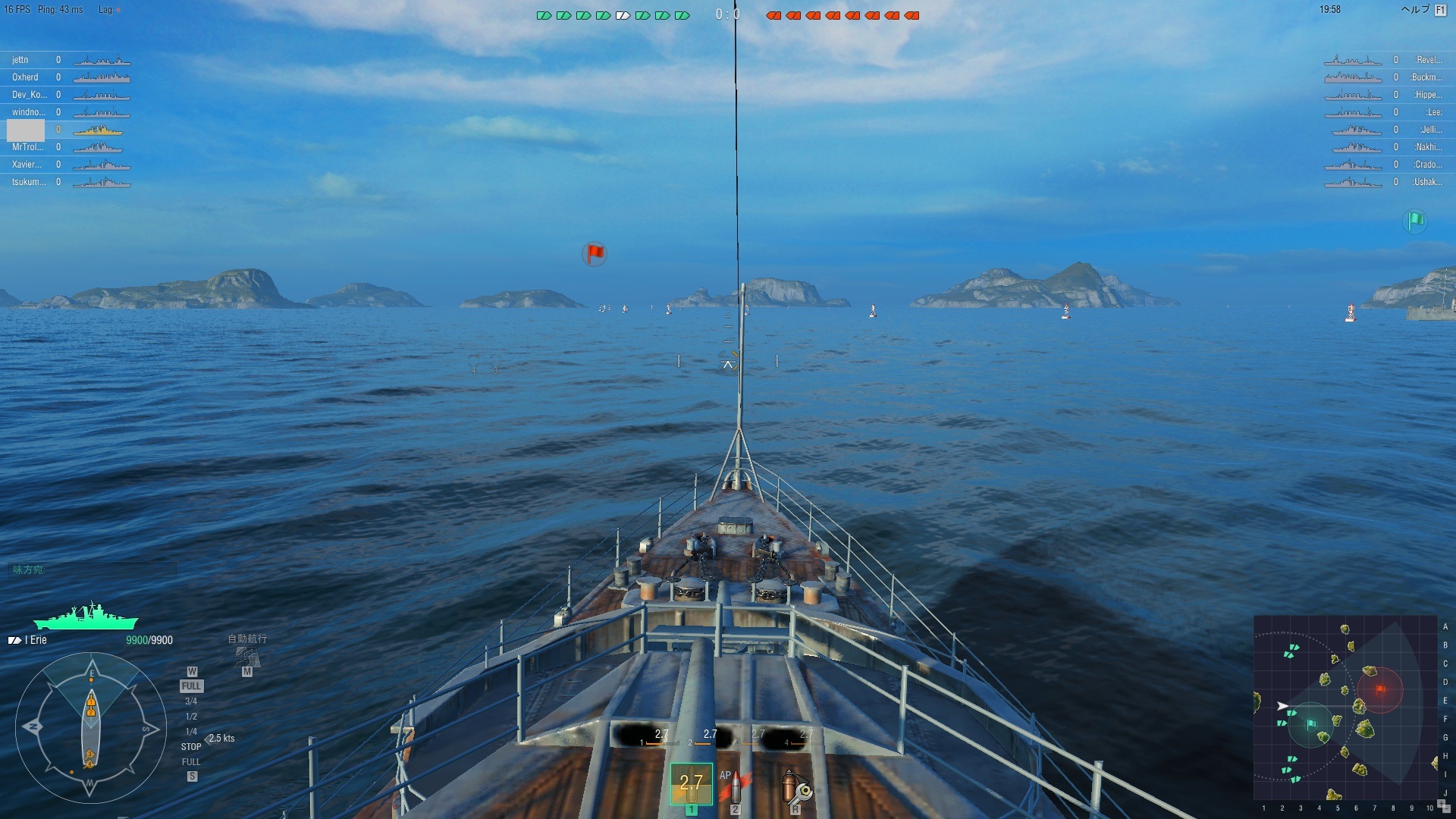Select teammate Oxherd in the team list
This screenshot has width=1456, height=819.
click(25, 77)
